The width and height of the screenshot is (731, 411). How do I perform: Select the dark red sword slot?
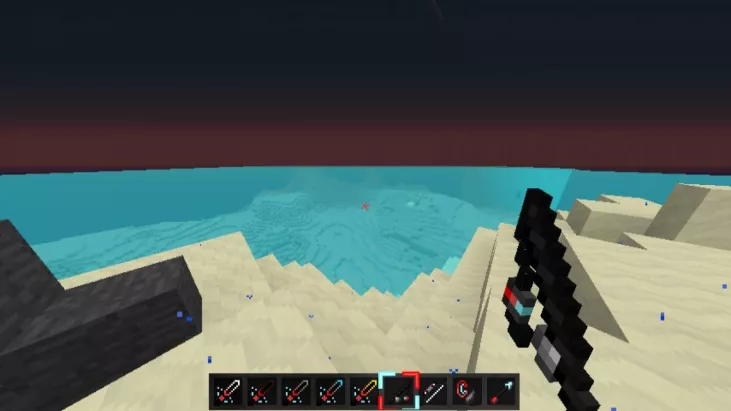pyautogui.click(x=260, y=391)
